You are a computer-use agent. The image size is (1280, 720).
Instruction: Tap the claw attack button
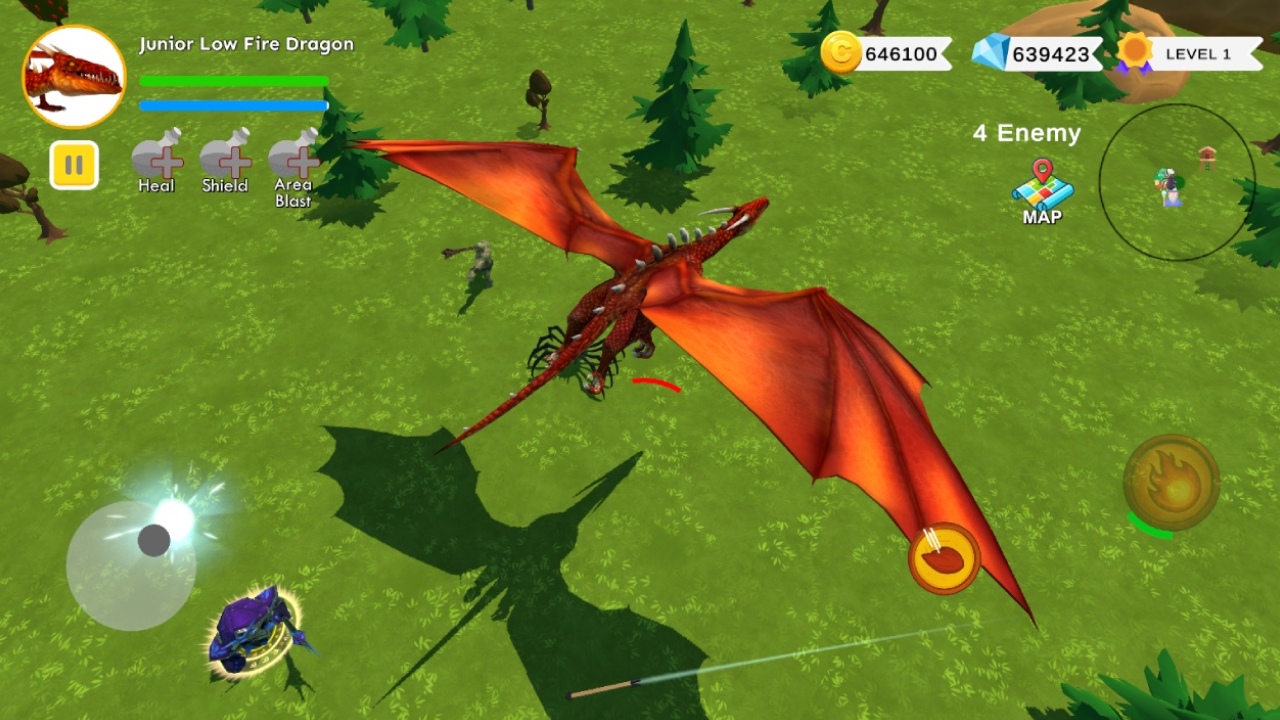click(x=944, y=559)
